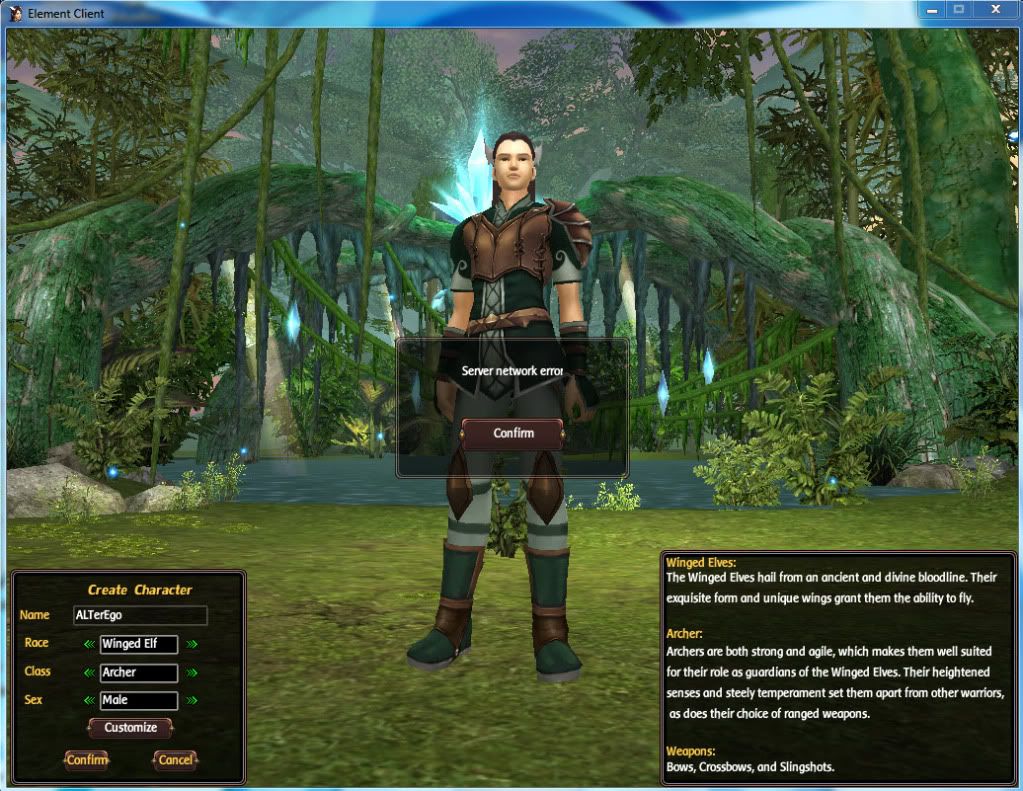1023x791 pixels.
Task: Cancel character creation
Action: [x=175, y=760]
